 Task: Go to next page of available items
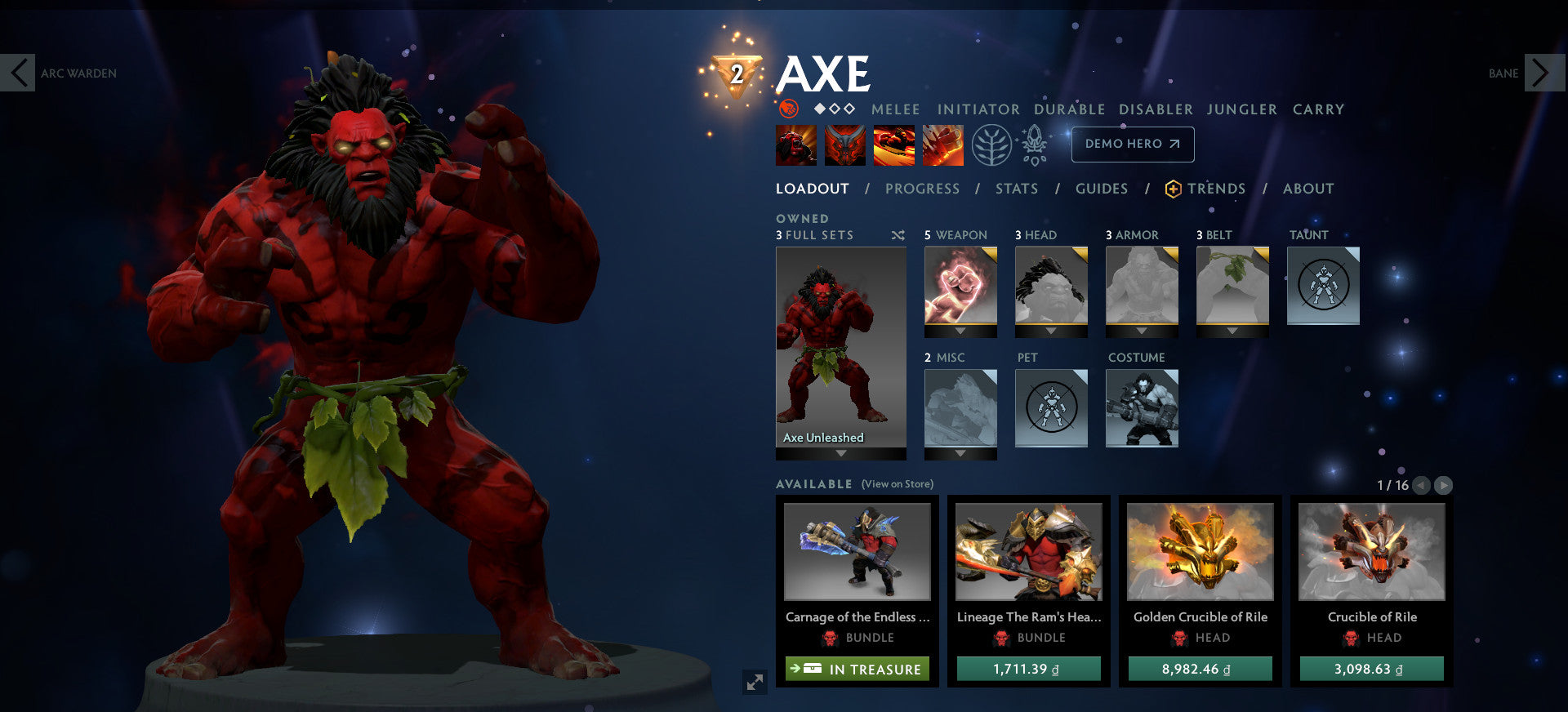1442,484
